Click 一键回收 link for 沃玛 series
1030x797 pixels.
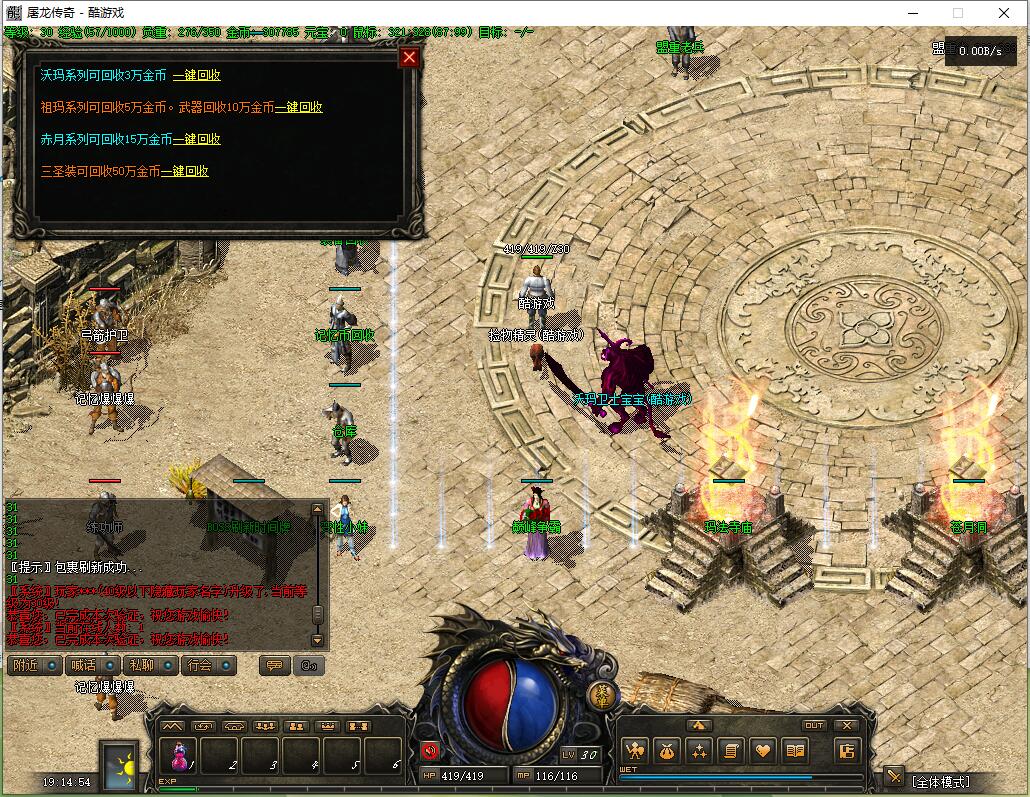(197, 75)
